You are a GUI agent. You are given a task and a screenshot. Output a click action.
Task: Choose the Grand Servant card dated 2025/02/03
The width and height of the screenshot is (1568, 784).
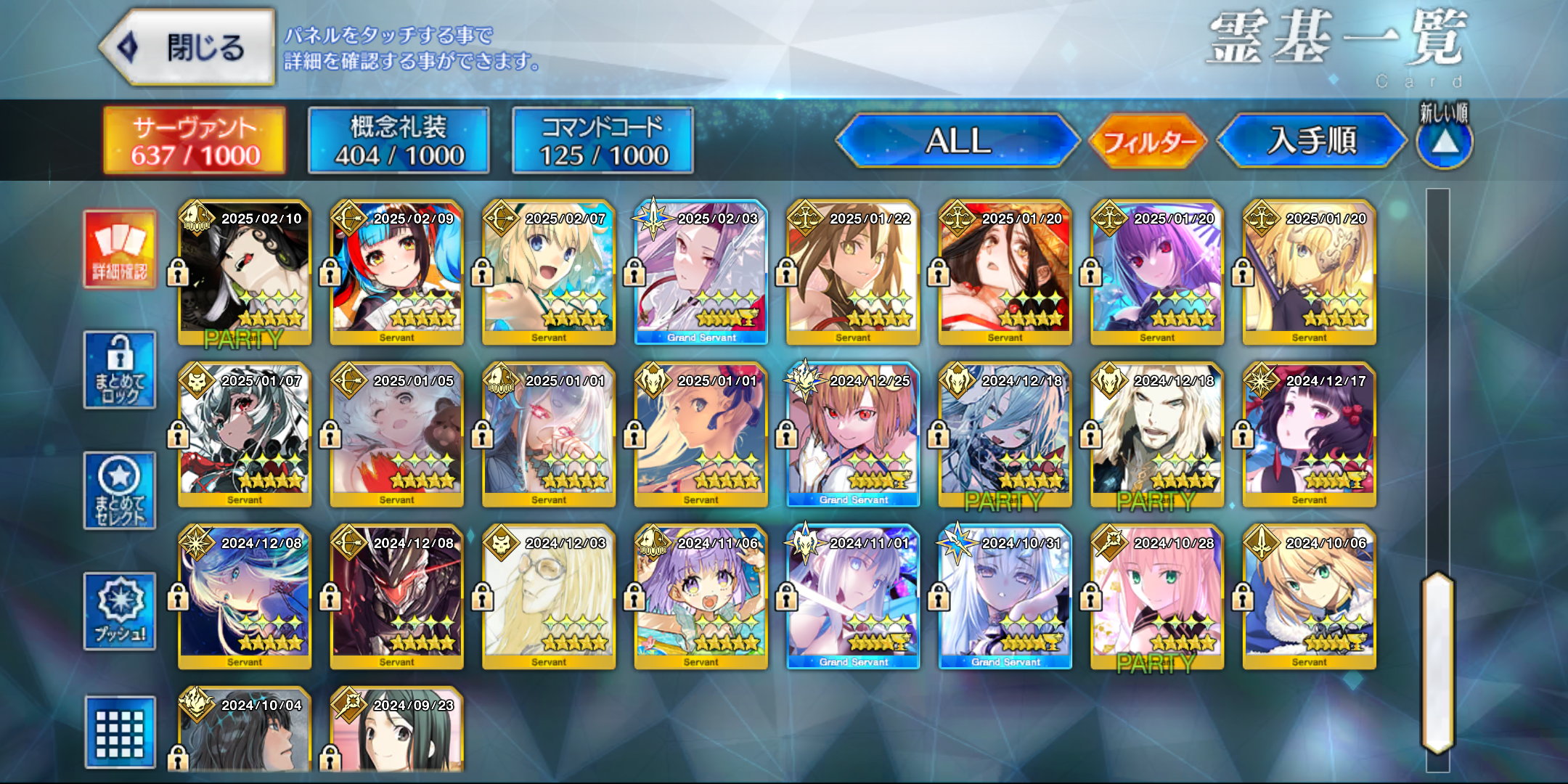(x=701, y=273)
